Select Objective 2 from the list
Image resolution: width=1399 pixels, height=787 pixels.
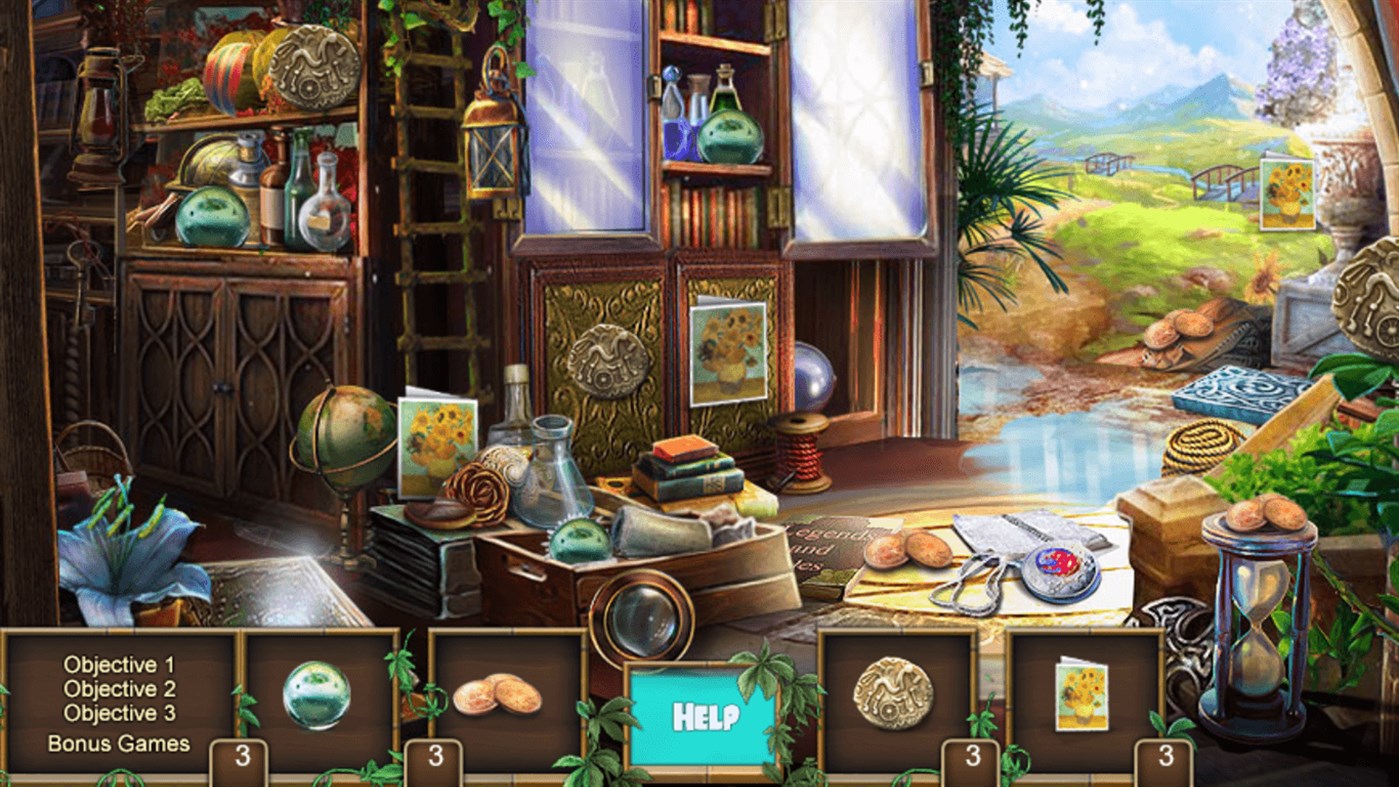(119, 688)
